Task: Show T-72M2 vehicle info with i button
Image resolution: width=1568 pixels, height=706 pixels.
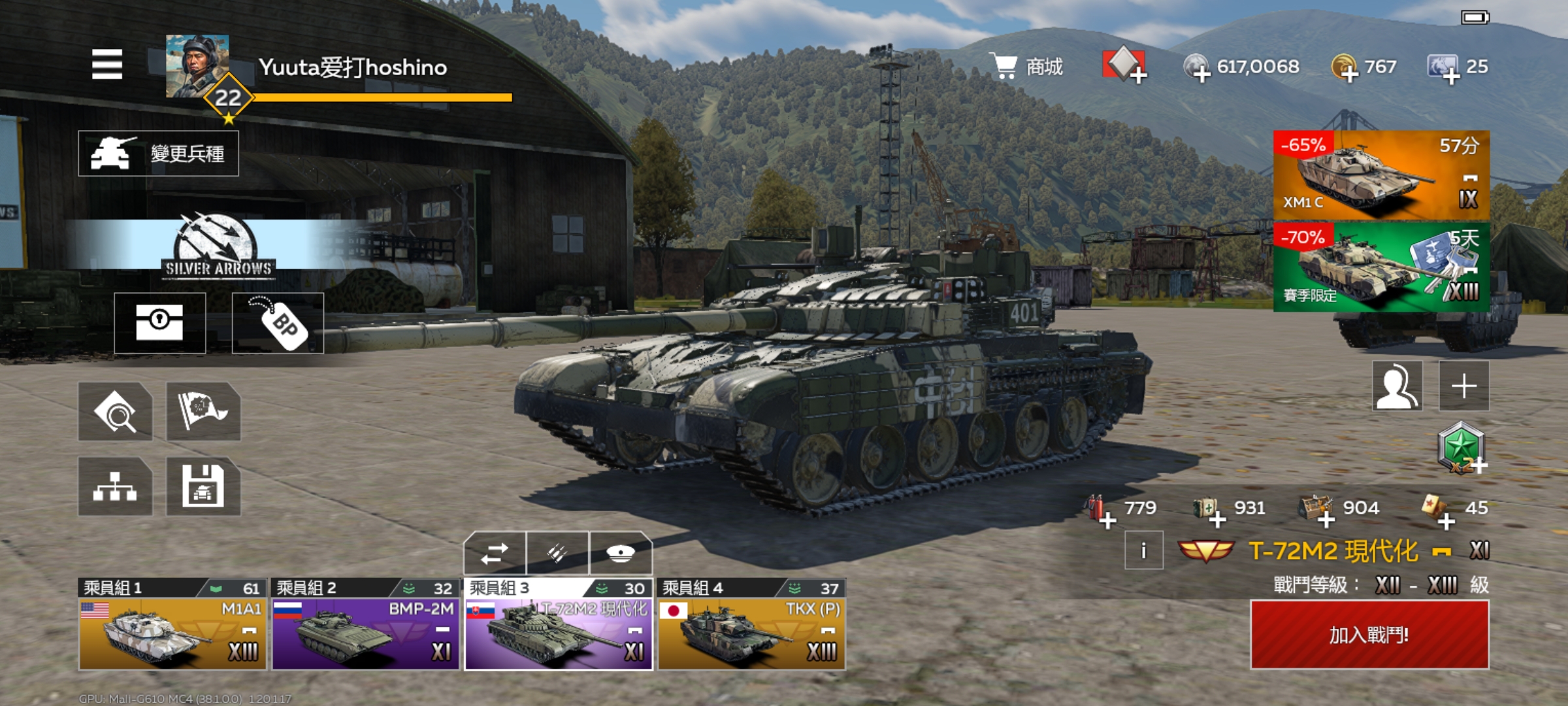Action: (x=1143, y=551)
